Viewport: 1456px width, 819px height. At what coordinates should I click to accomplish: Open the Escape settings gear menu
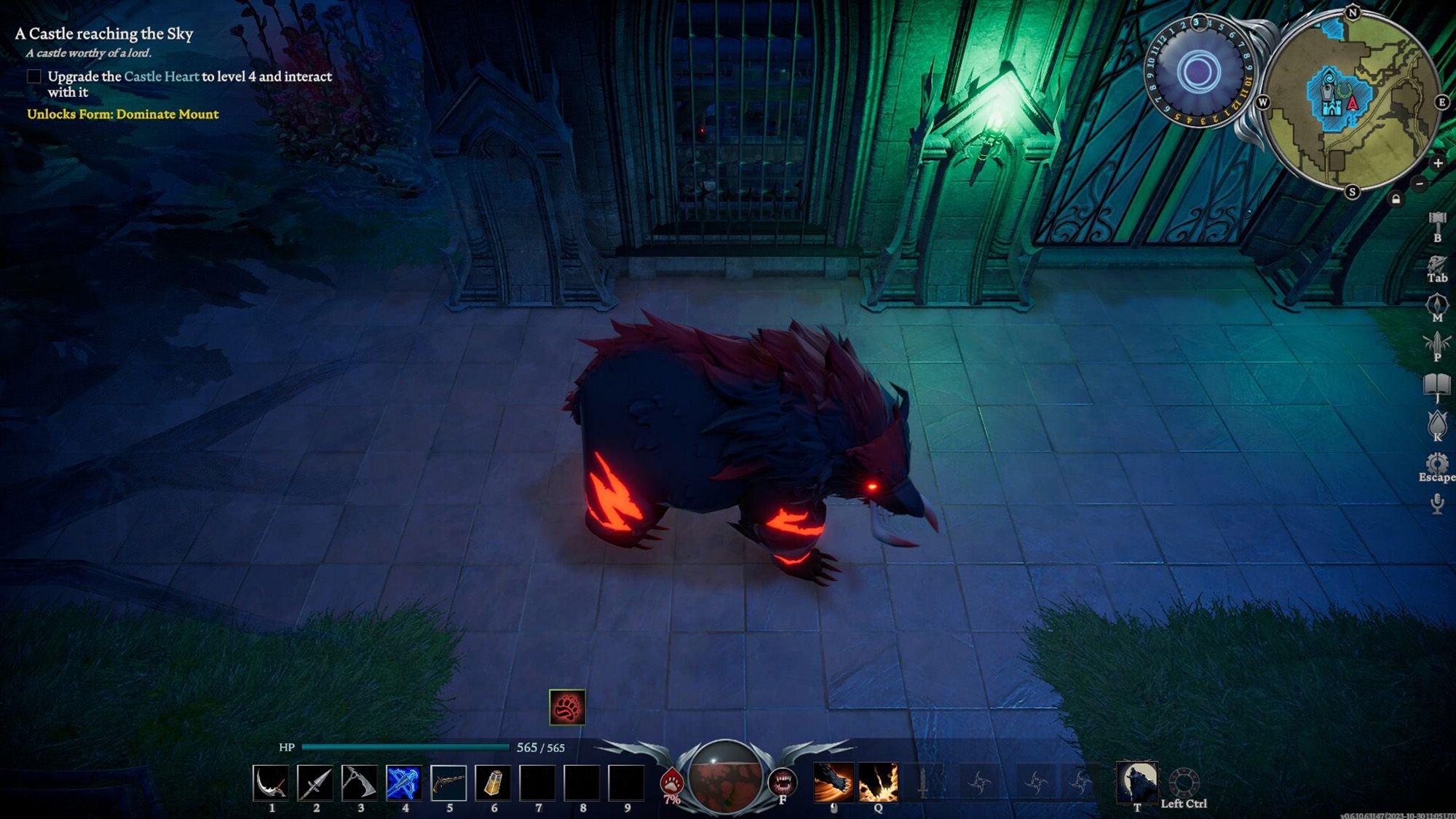pos(1437,463)
